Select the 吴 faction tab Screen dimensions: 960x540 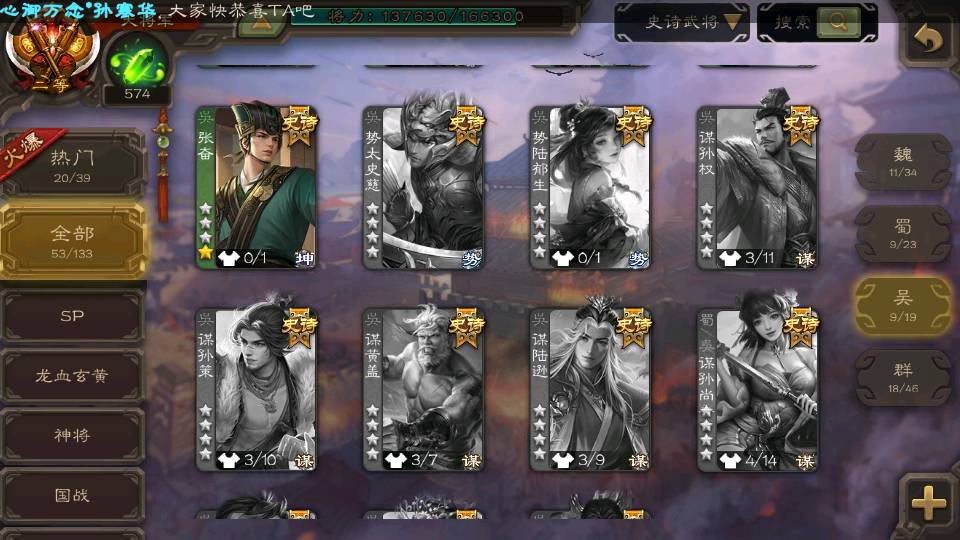click(903, 306)
